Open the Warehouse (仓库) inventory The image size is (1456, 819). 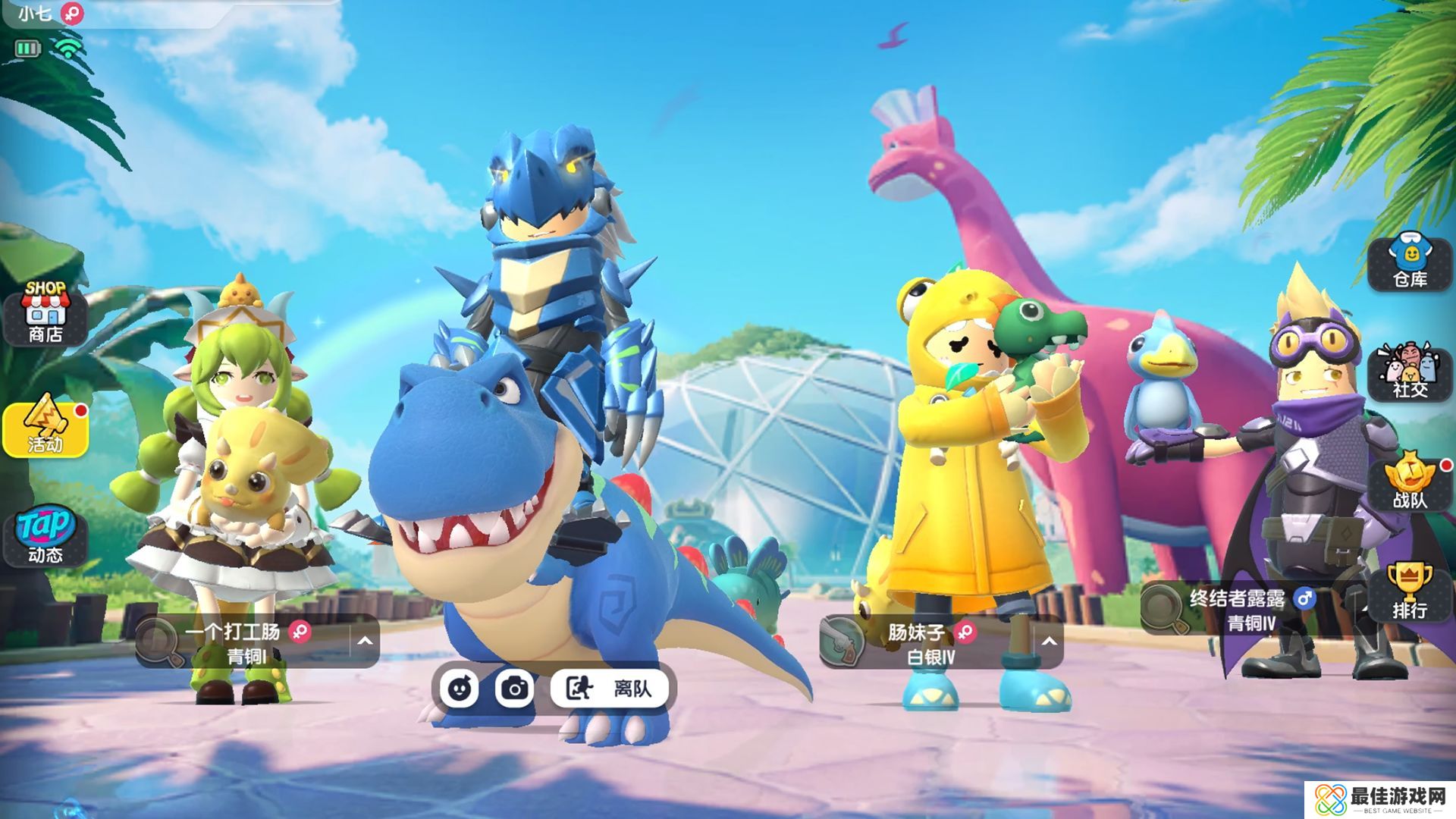point(1410,262)
